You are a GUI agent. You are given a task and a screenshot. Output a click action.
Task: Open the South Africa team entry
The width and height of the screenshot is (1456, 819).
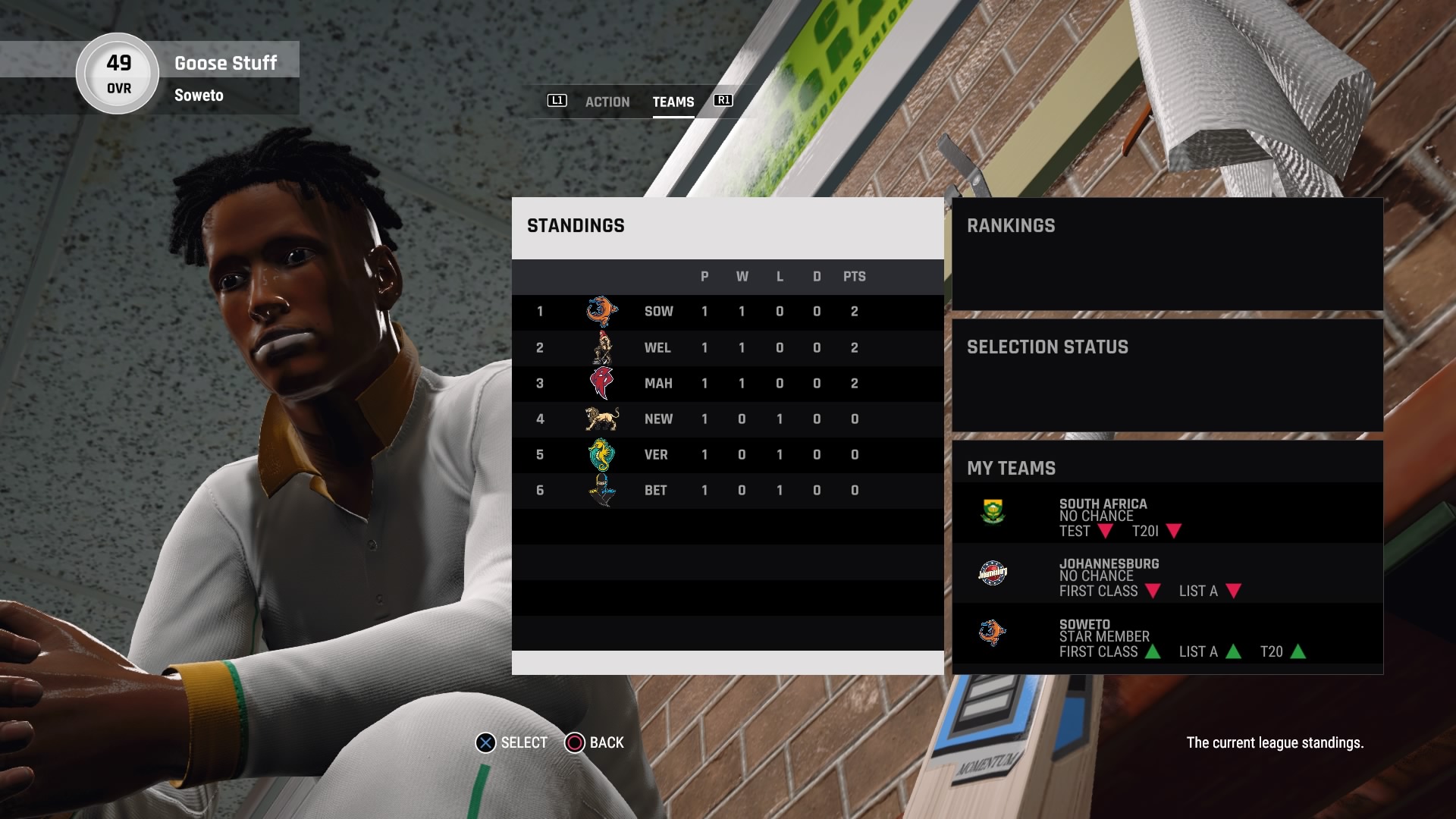pyautogui.click(x=1166, y=513)
